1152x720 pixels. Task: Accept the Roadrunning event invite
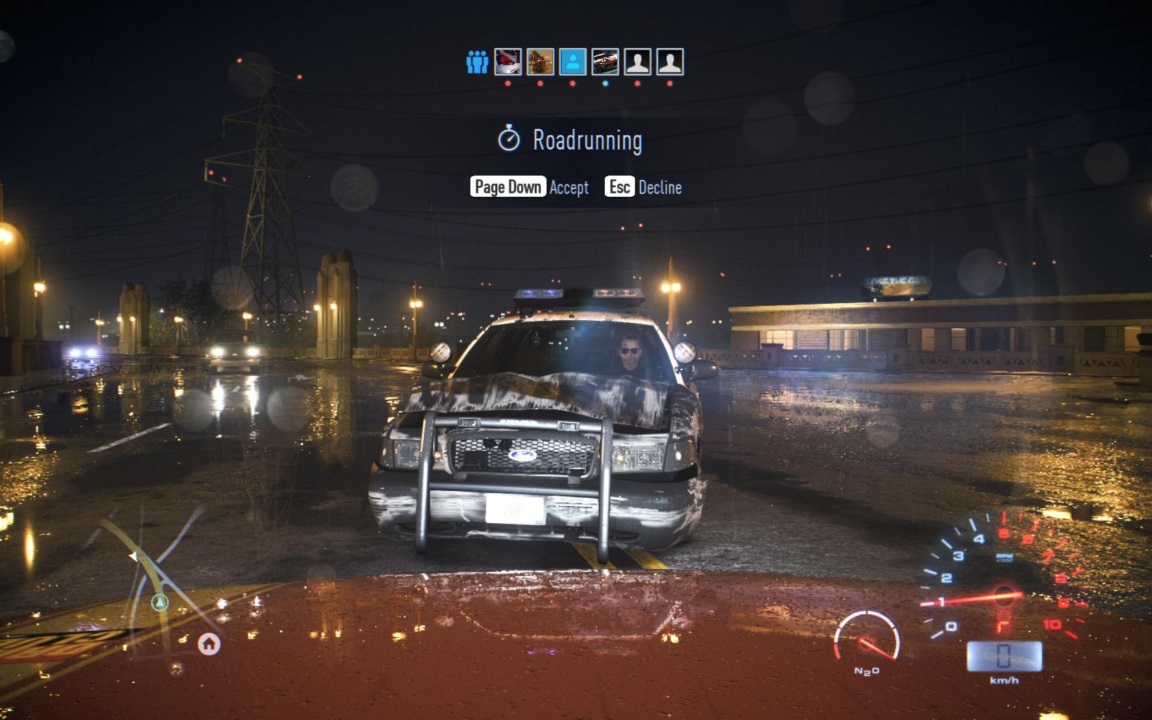(x=529, y=187)
